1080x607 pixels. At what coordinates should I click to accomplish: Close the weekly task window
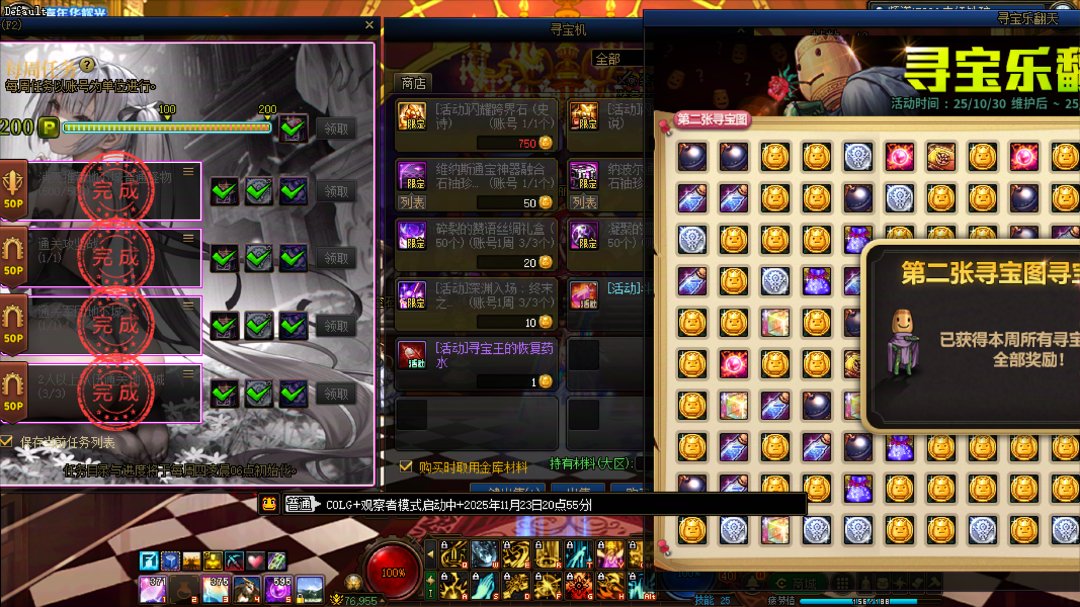pos(369,25)
